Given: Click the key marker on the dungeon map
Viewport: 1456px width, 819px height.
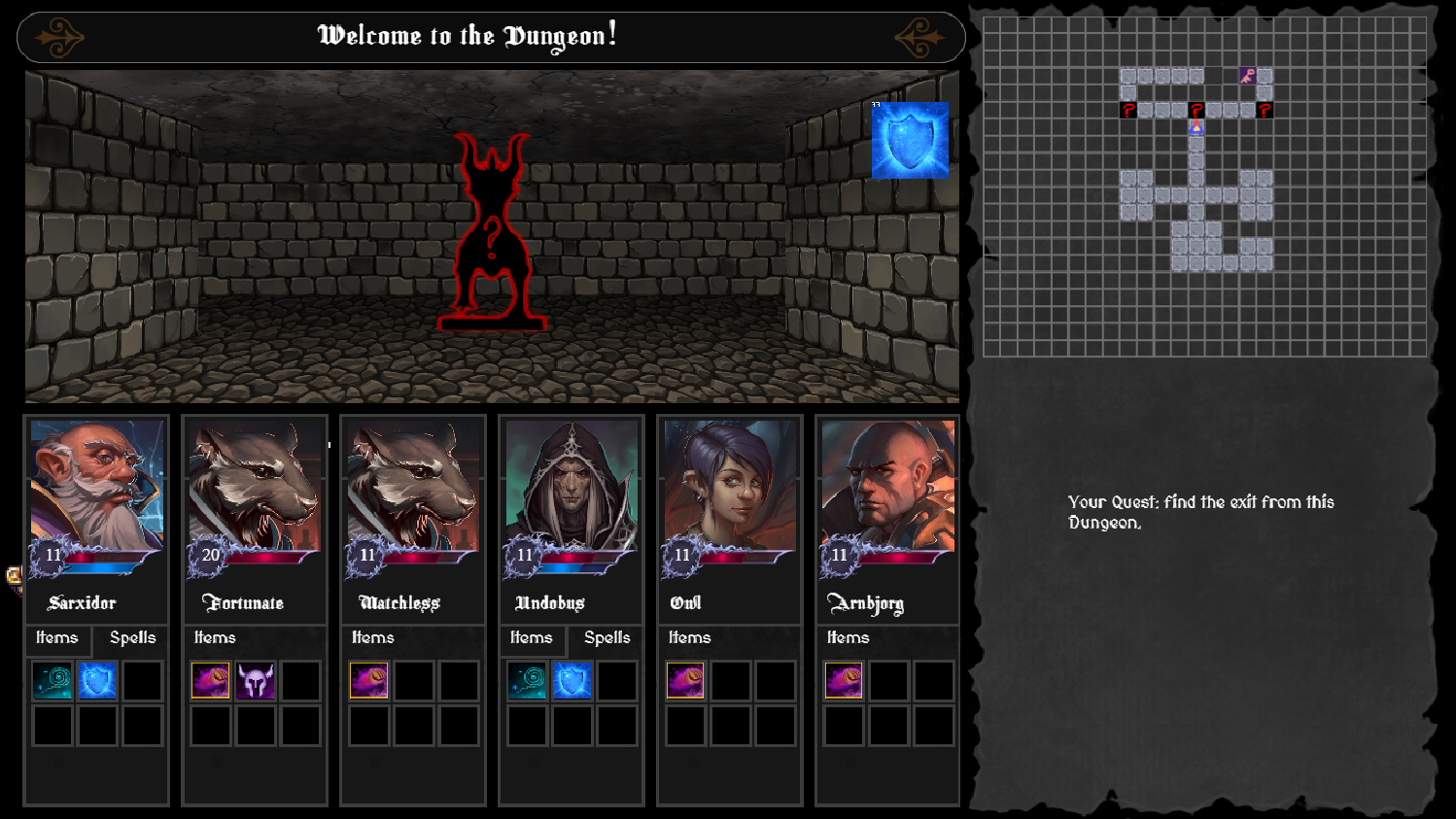Looking at the screenshot, I should tap(1248, 76).
